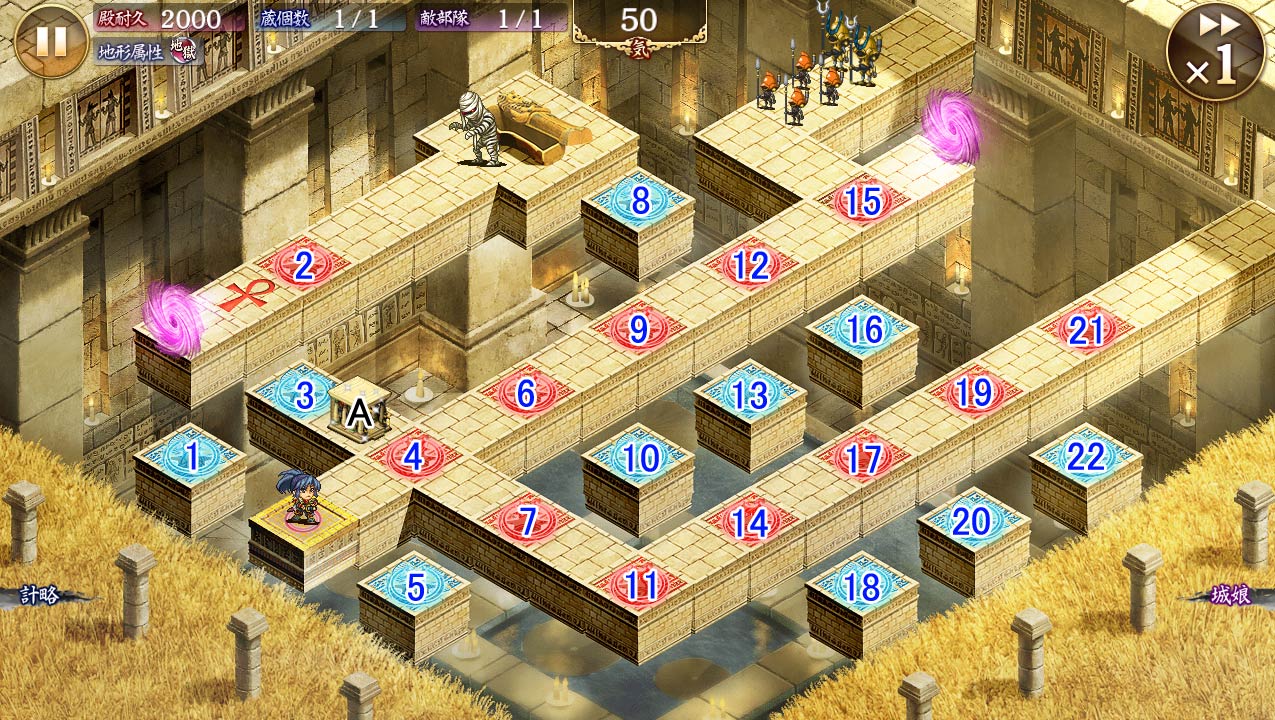Choose blue placement tile 3
Viewport: 1275px width, 720px height.
coord(303,395)
